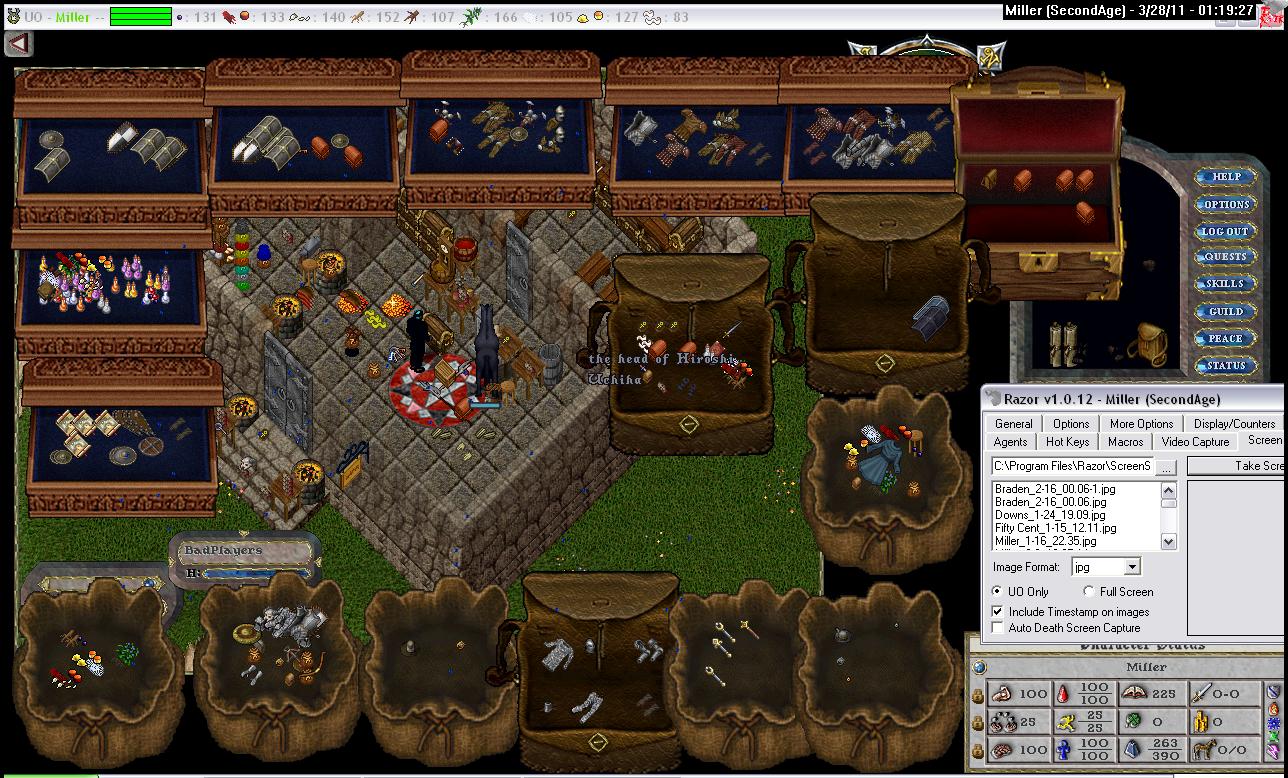The height and width of the screenshot is (778, 1288).
Task: Open Razor's Macros tab
Action: 1125,442
